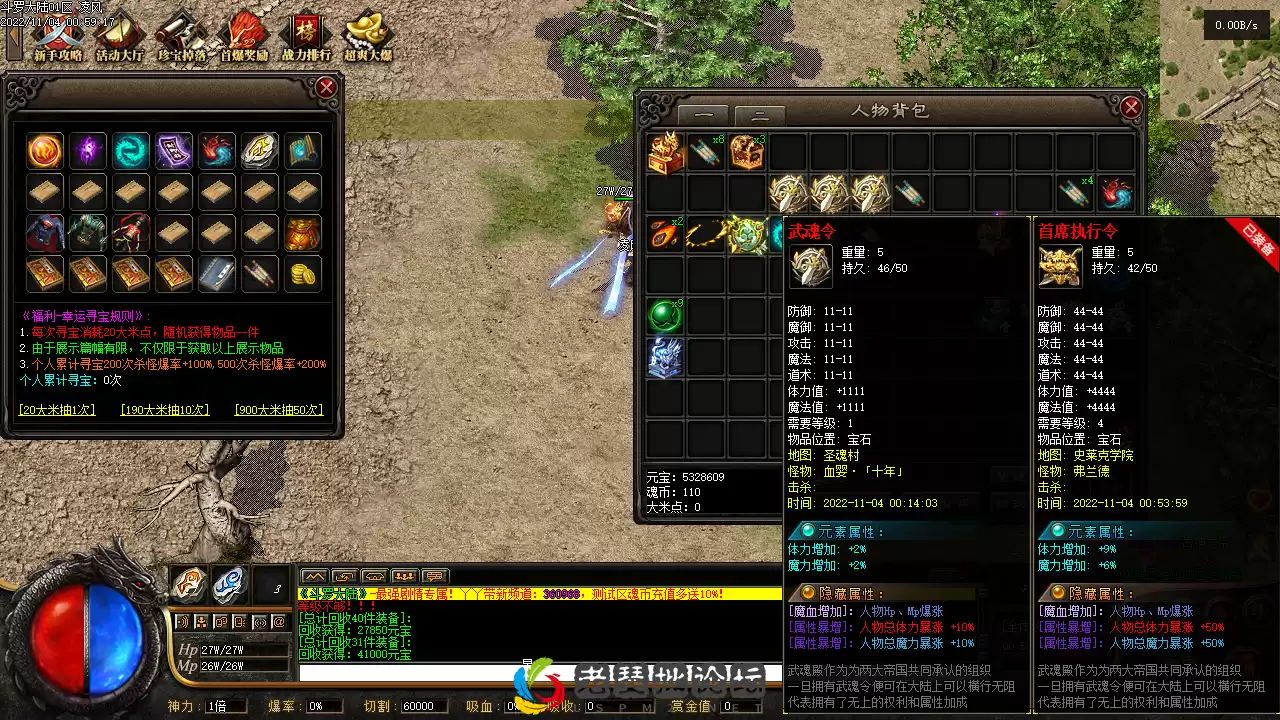The height and width of the screenshot is (720, 1280).
Task: Select the blue dragon statue item
Action: [665, 357]
